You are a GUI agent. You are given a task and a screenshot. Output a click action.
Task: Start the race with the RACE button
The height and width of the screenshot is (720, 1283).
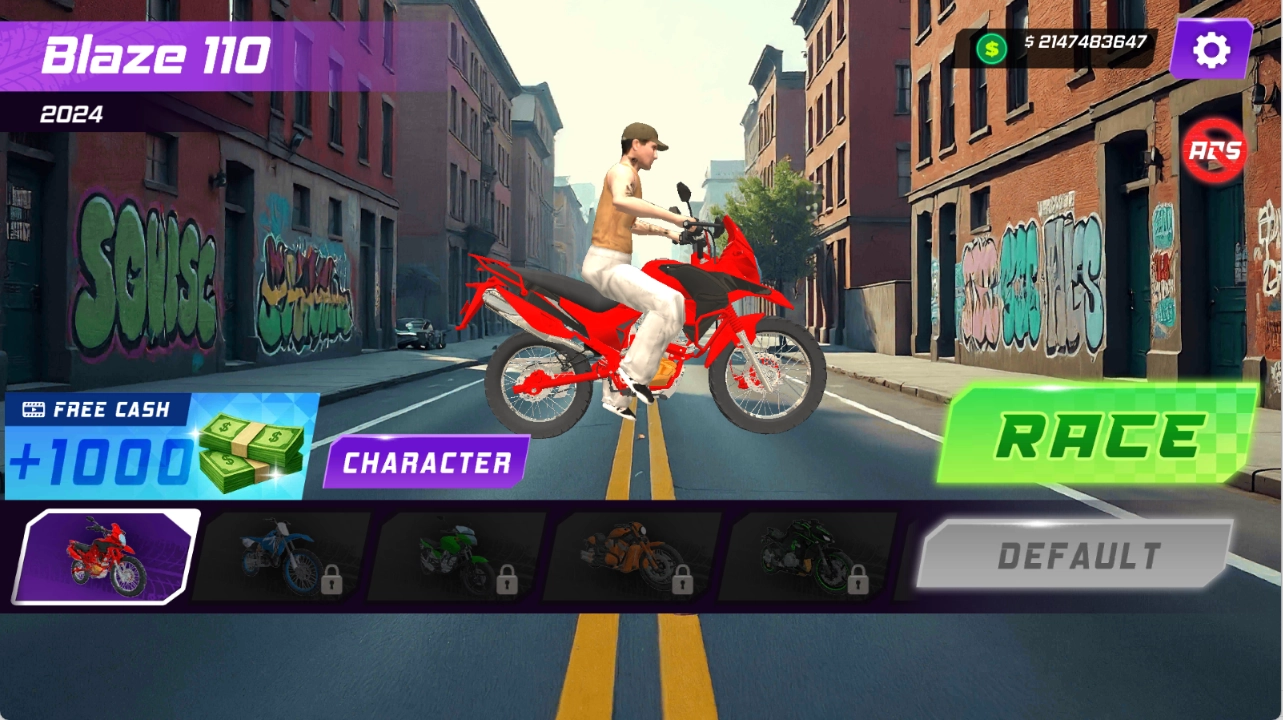(x=1096, y=435)
